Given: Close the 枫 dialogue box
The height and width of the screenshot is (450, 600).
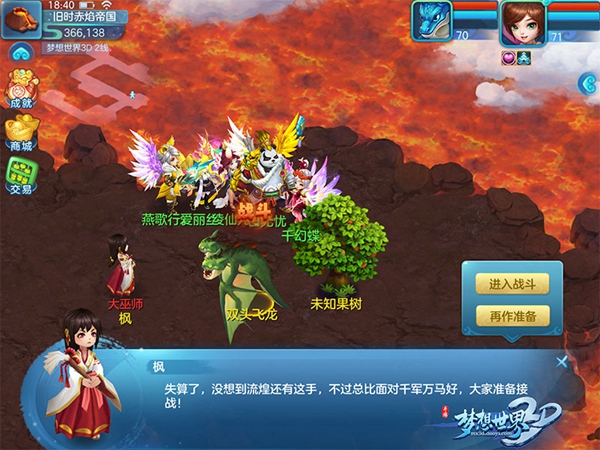Looking at the screenshot, I should [562, 362].
